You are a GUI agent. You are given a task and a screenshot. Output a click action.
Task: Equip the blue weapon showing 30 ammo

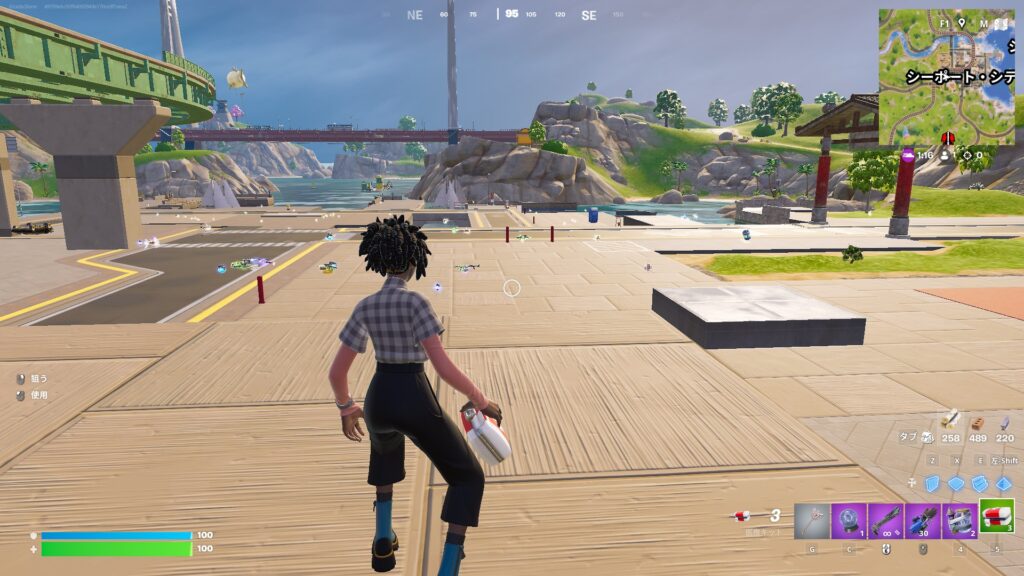[x=923, y=520]
